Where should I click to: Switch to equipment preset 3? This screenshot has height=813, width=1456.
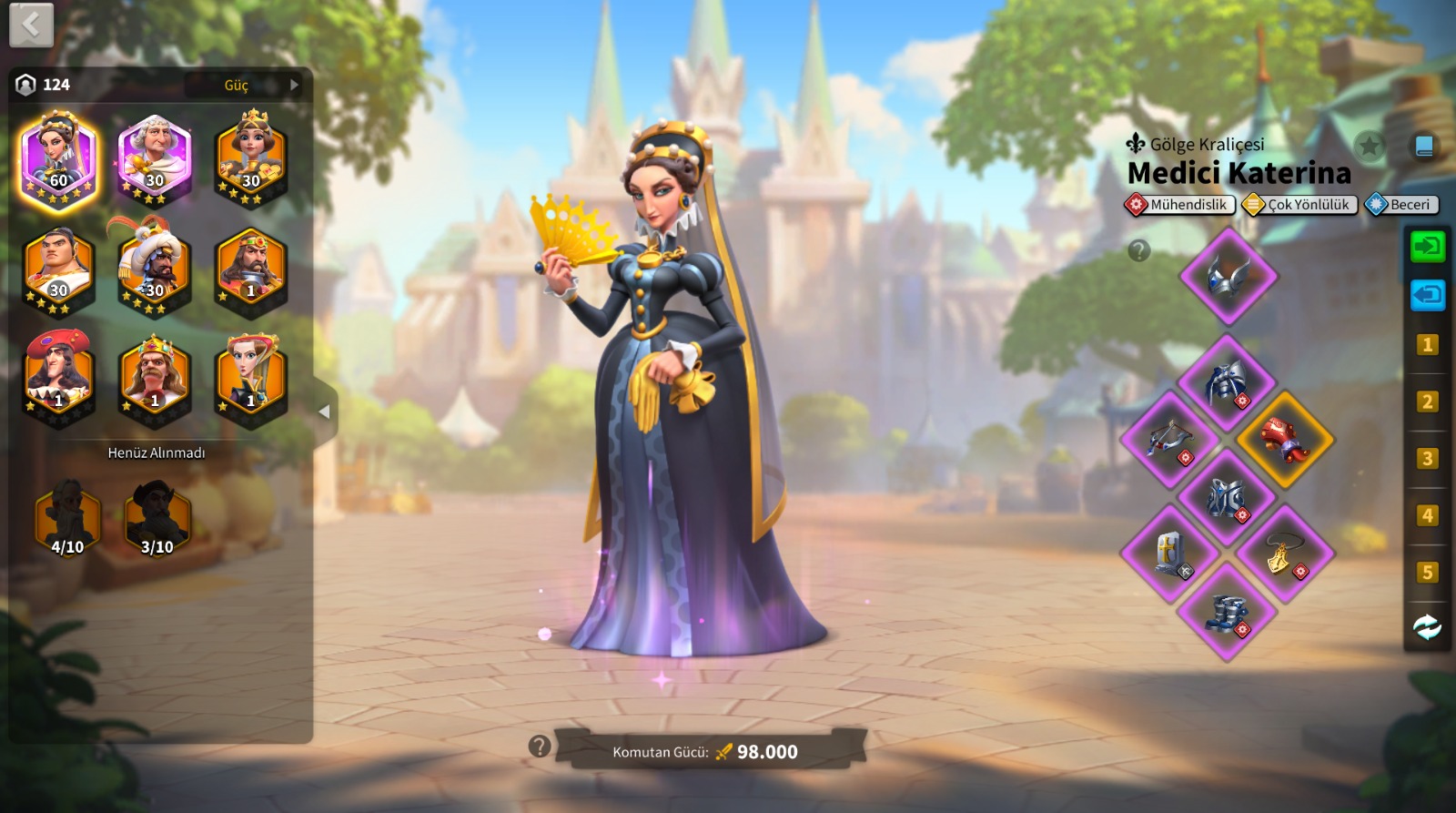tap(1427, 458)
